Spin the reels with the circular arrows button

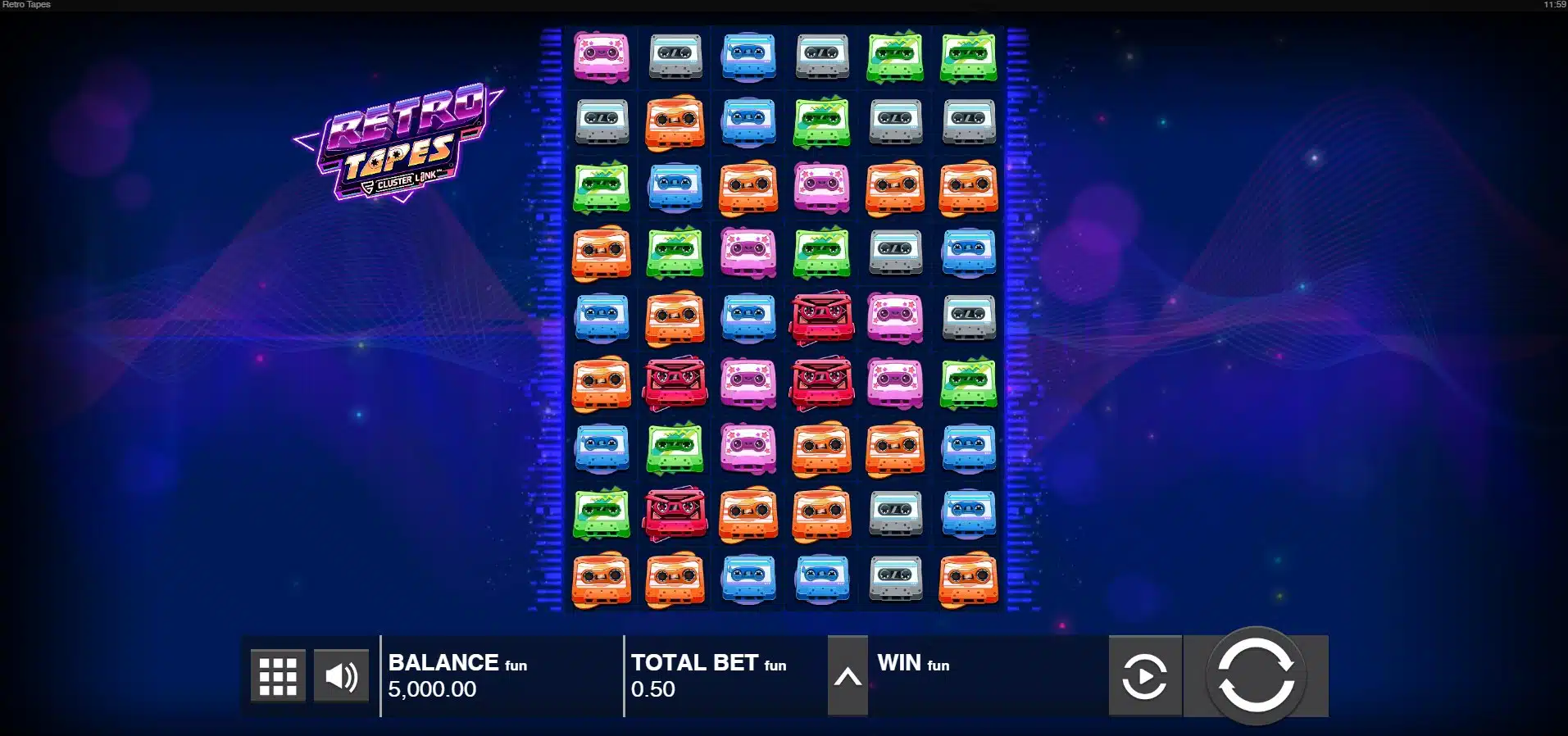tap(1255, 676)
